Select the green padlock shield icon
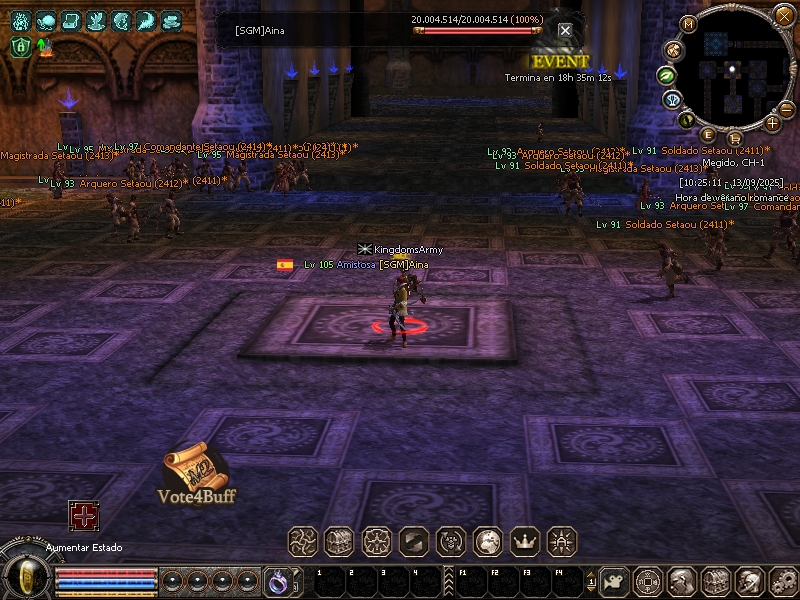This screenshot has height=600, width=800. click(20, 46)
